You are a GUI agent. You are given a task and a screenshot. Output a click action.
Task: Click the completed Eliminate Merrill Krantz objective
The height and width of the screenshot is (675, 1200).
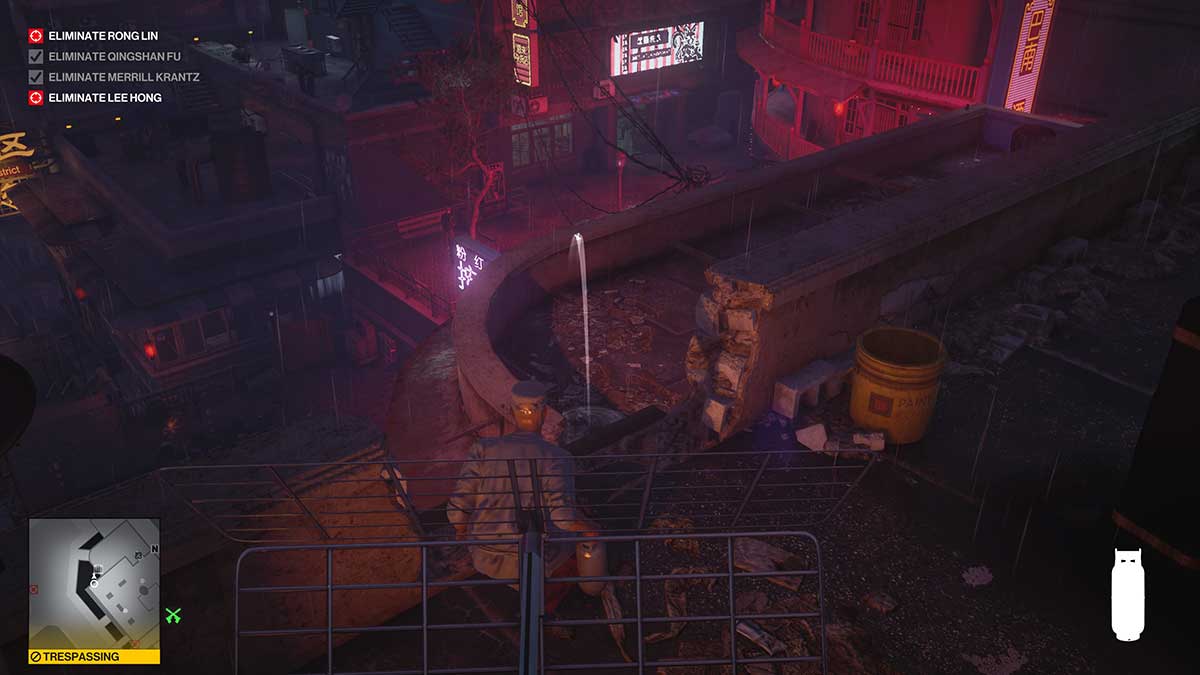pos(123,77)
